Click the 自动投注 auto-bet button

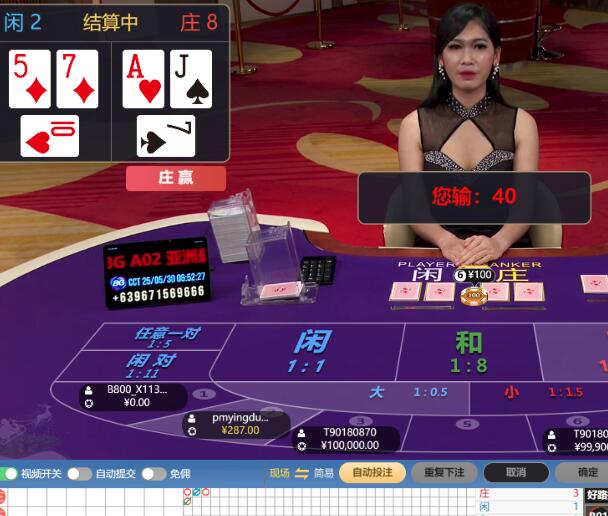[x=373, y=472]
